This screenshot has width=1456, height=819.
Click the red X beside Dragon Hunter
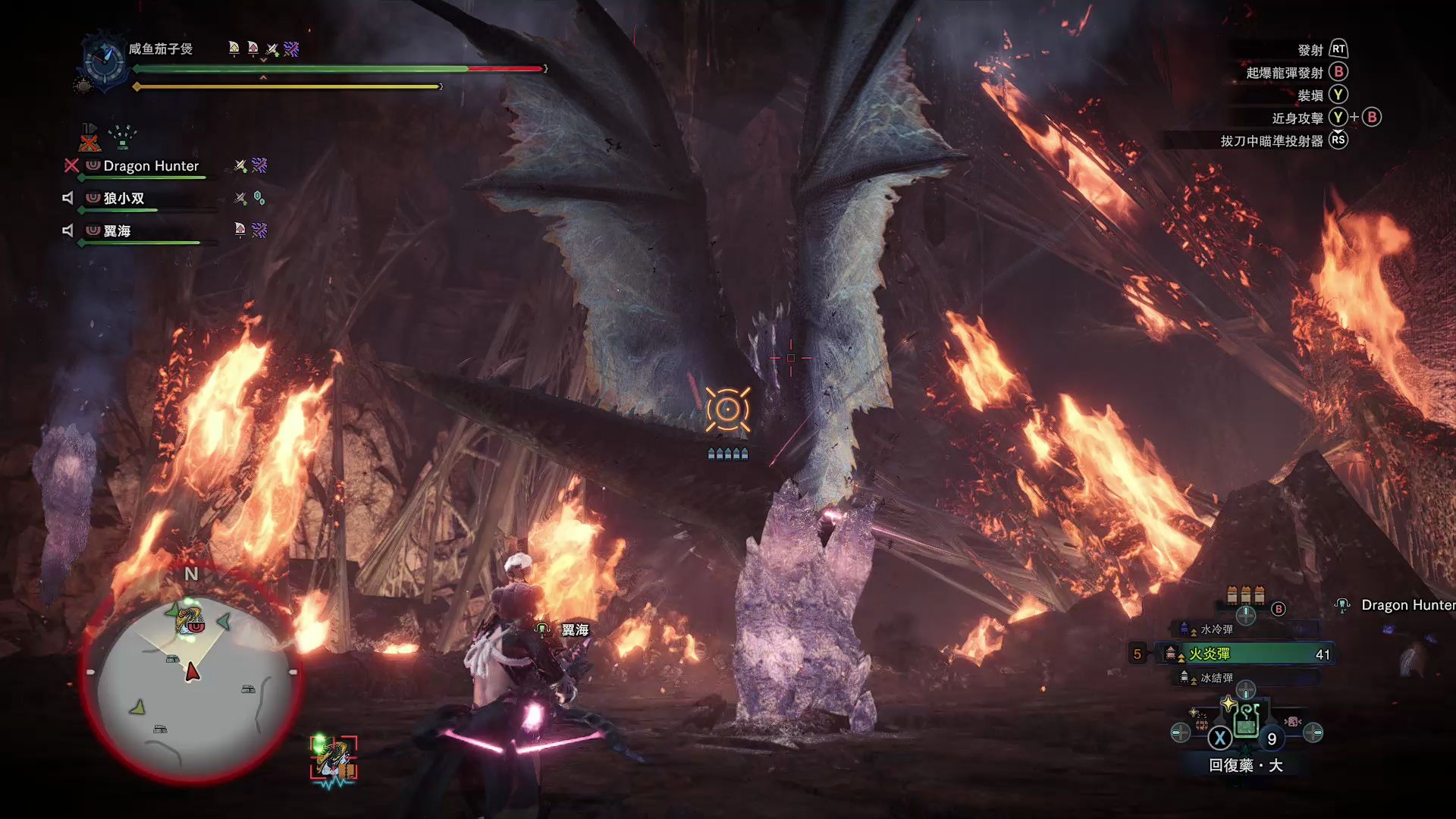pos(71,165)
